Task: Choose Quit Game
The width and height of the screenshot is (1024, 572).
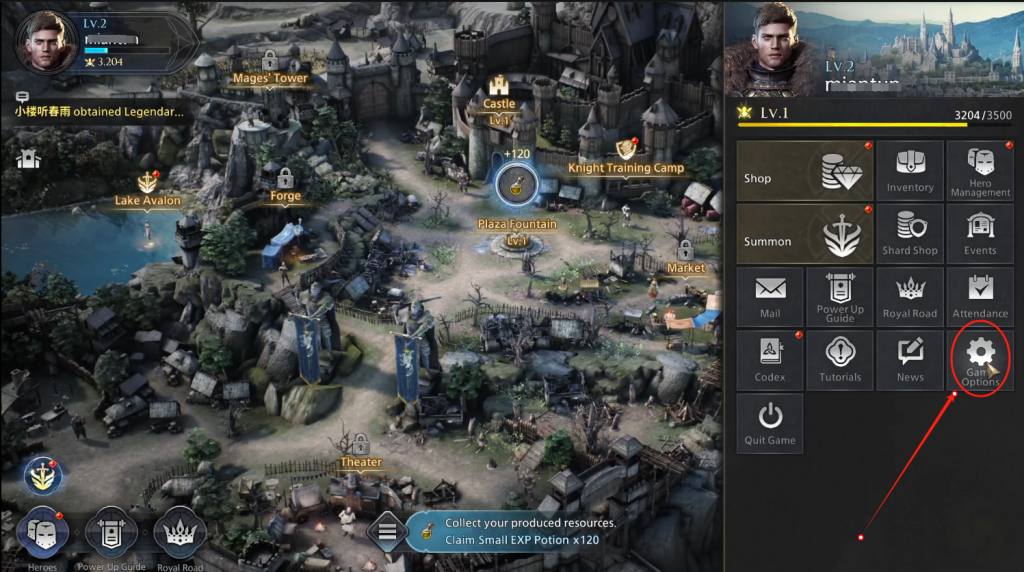Action: click(x=770, y=423)
